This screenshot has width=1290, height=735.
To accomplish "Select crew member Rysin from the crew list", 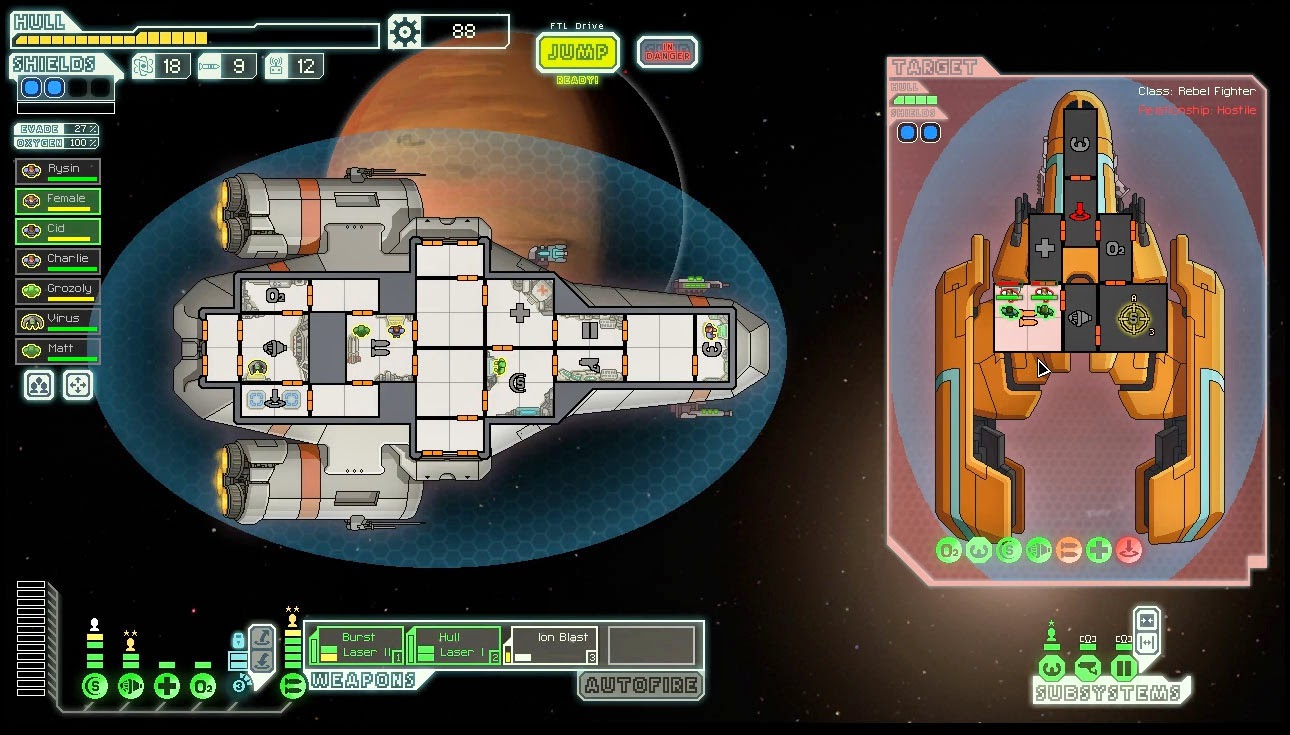I will pos(58,171).
